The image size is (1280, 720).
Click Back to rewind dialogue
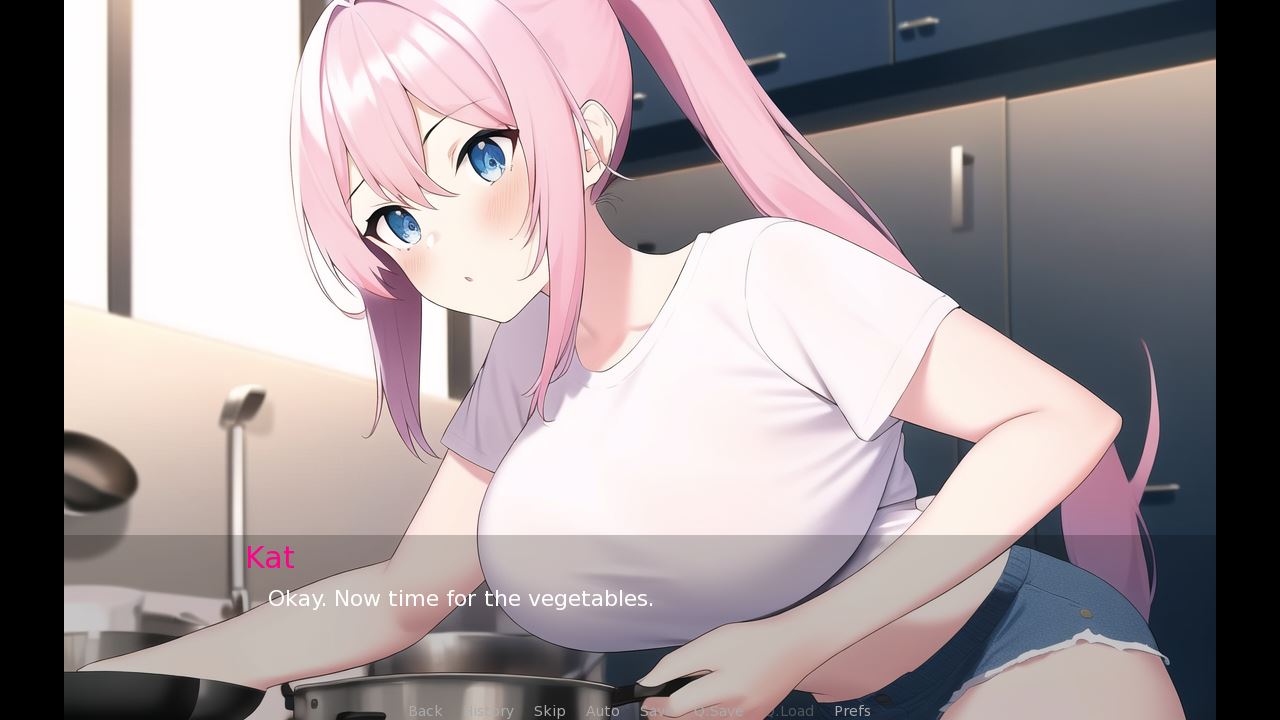[425, 710]
